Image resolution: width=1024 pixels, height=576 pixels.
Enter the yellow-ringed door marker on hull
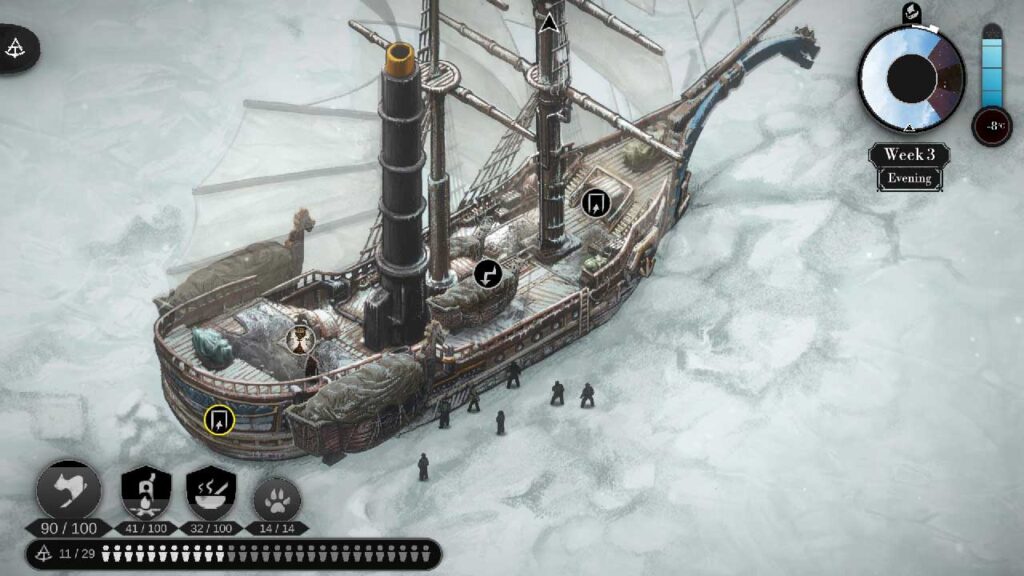tap(219, 419)
